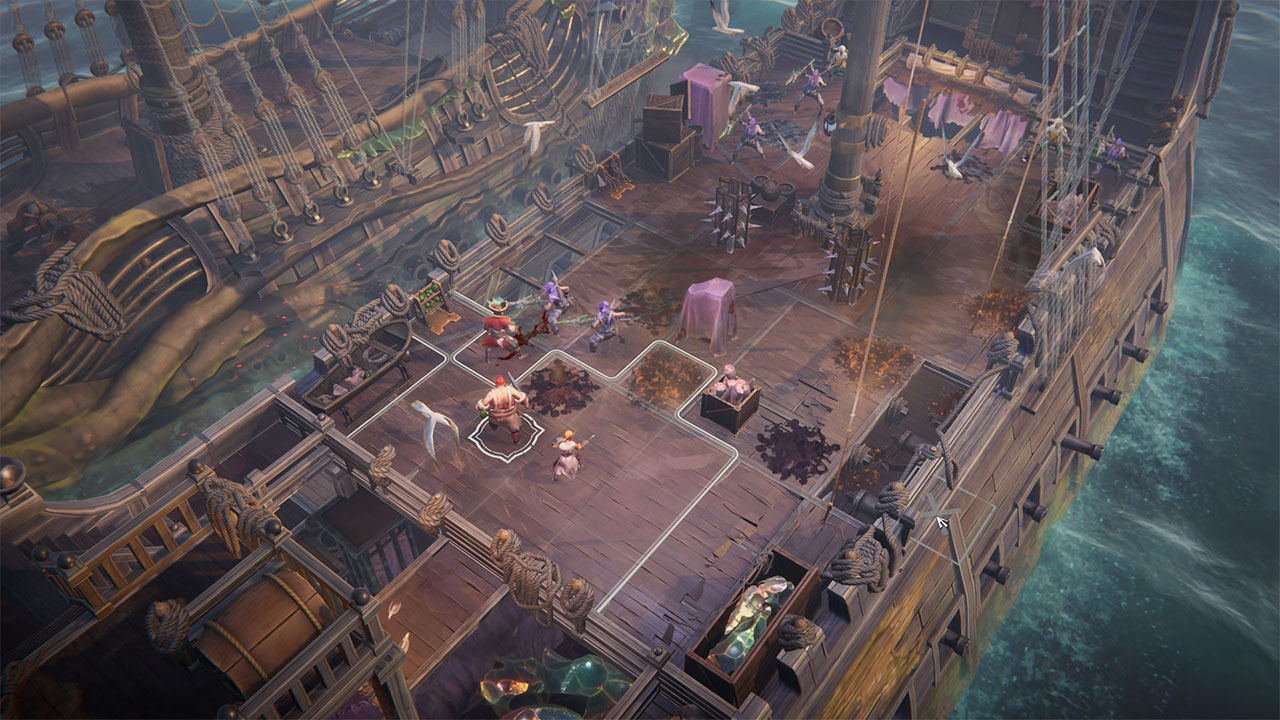Select the pirate unit with white tile marker

503,410
